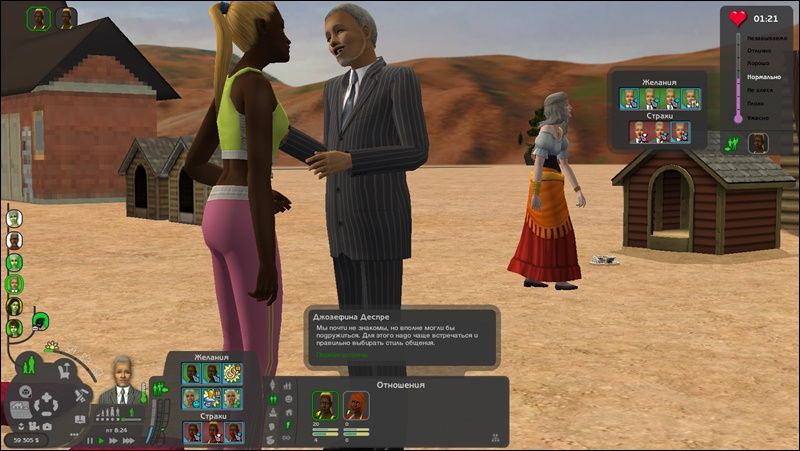
Task: Switch to second Sim portrait at top-left
Action: [x=66, y=18]
